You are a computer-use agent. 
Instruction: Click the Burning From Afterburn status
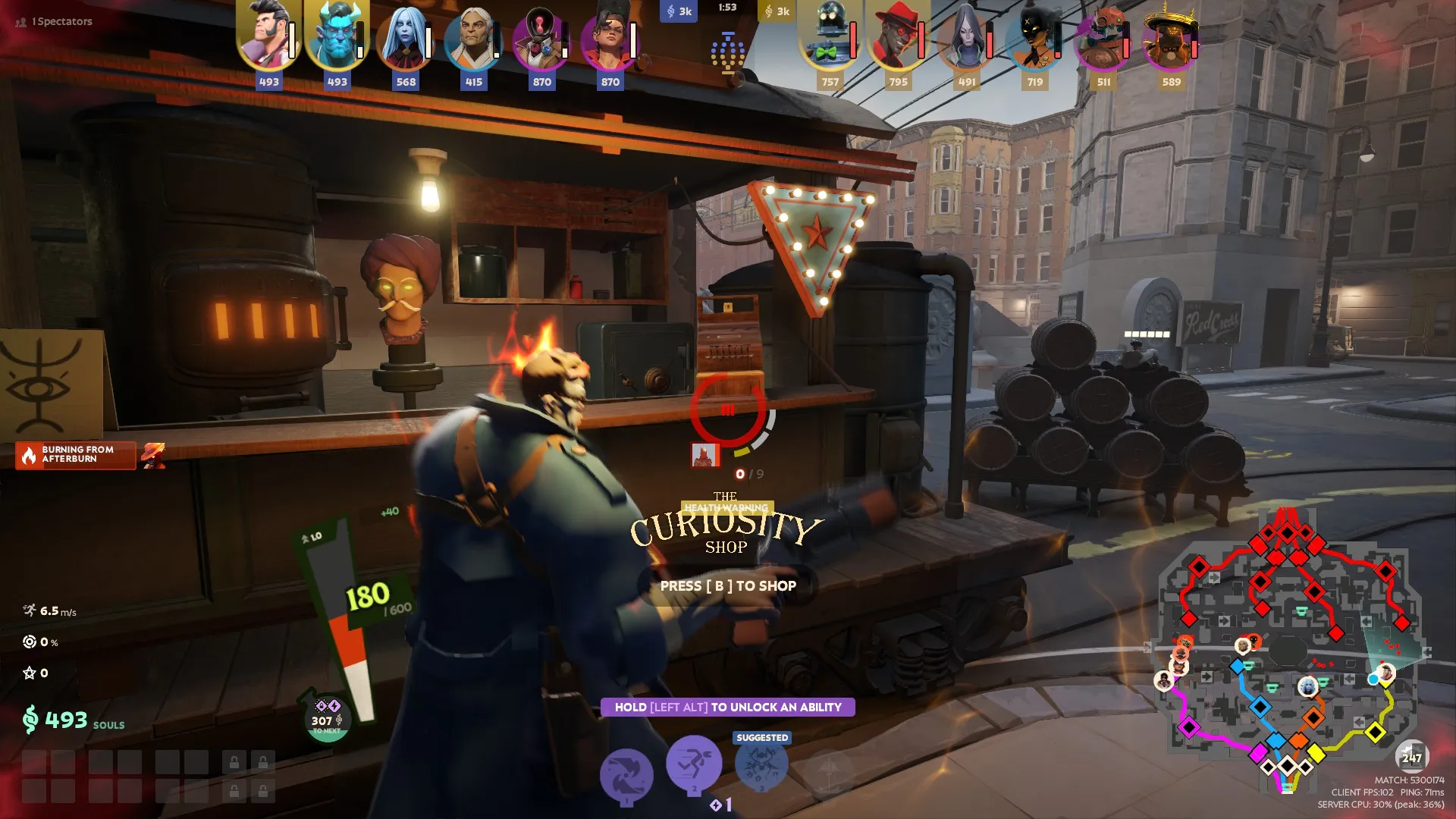pos(76,455)
